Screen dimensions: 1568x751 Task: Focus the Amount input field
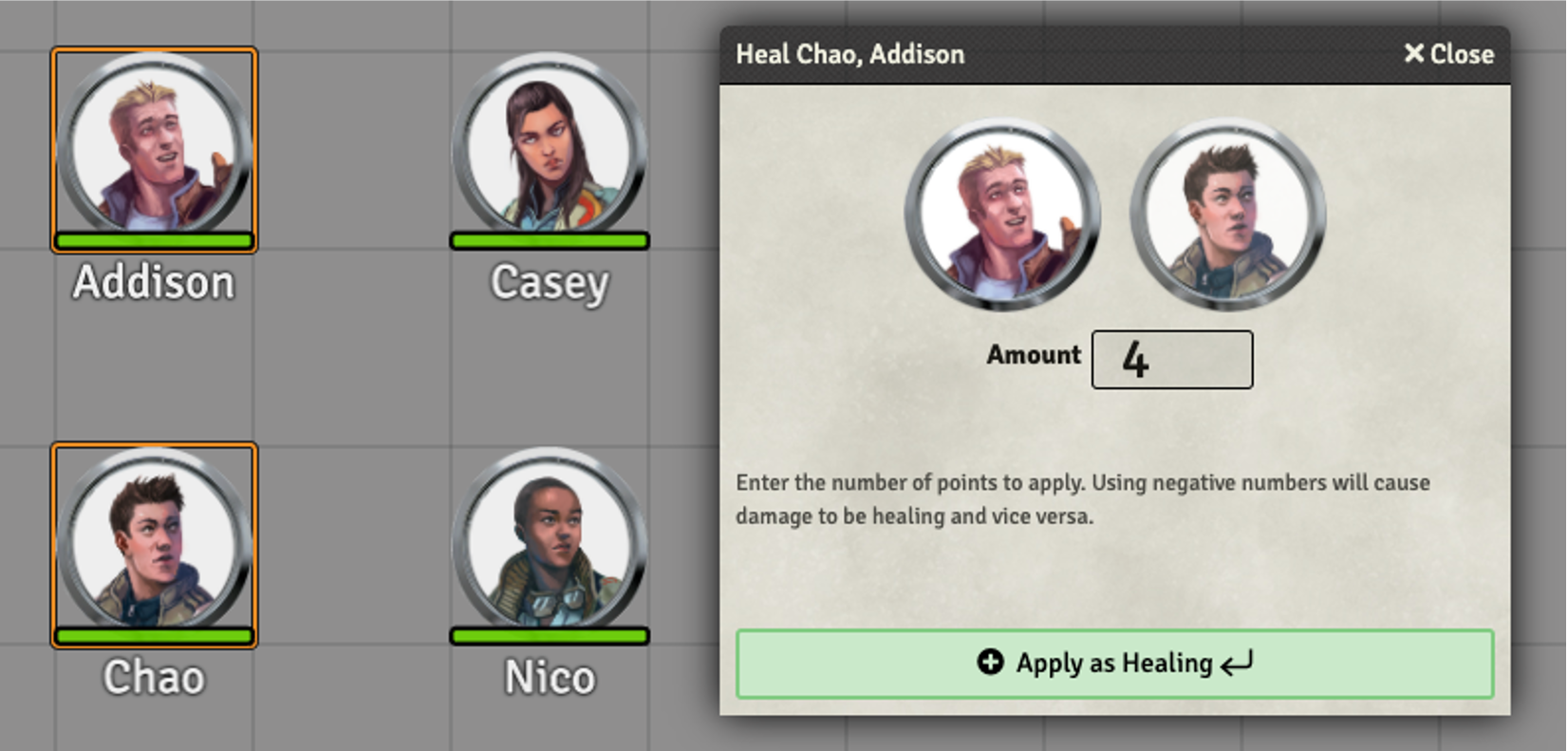tap(1171, 360)
